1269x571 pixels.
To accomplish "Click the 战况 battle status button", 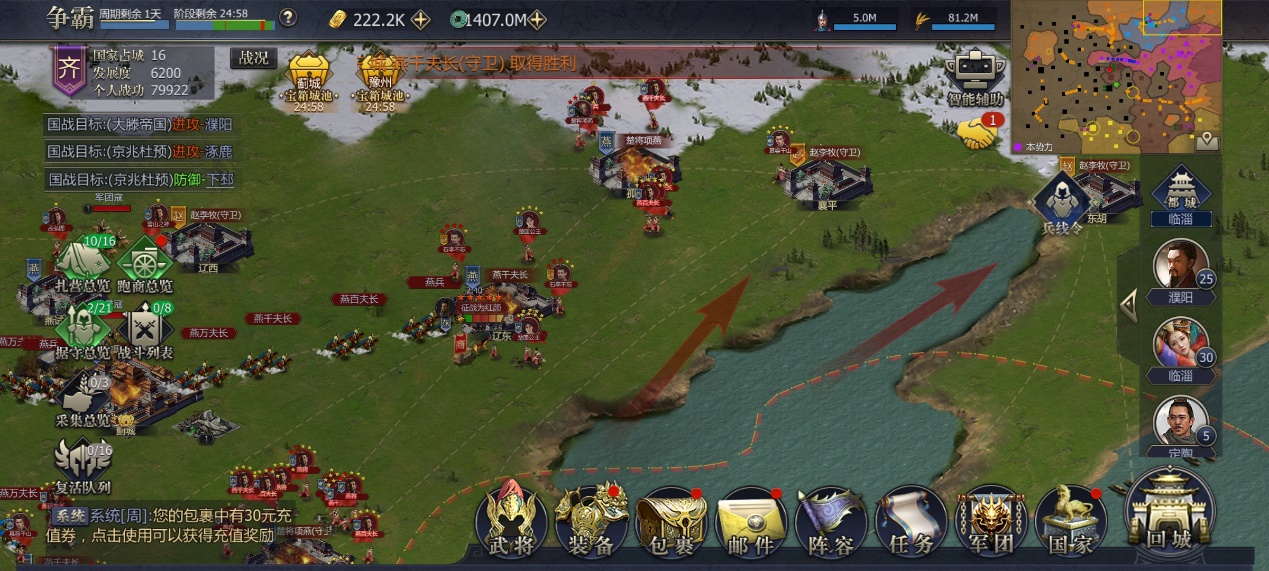I will point(254,58).
